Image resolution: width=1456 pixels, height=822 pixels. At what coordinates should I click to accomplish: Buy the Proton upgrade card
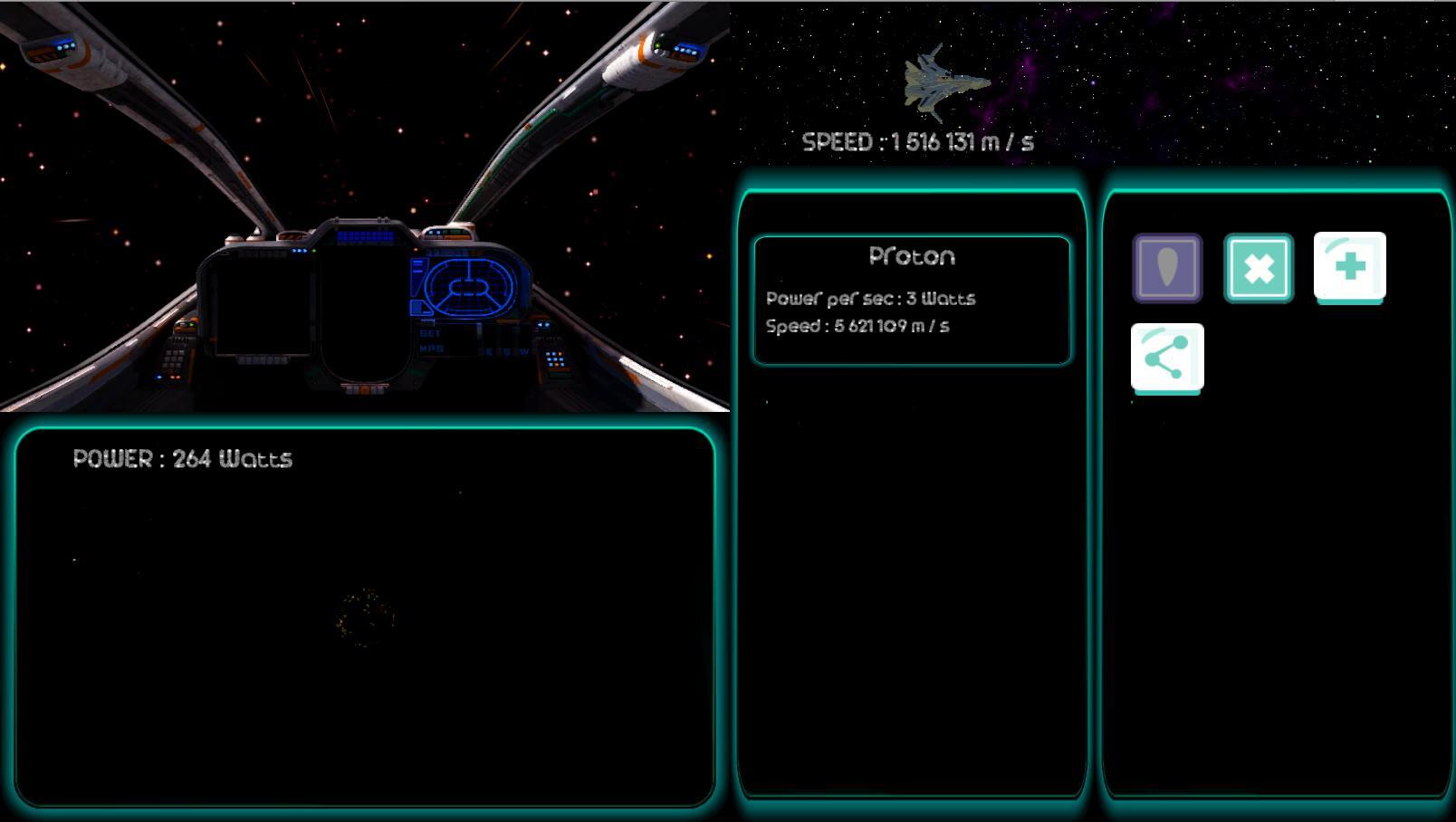click(912, 300)
